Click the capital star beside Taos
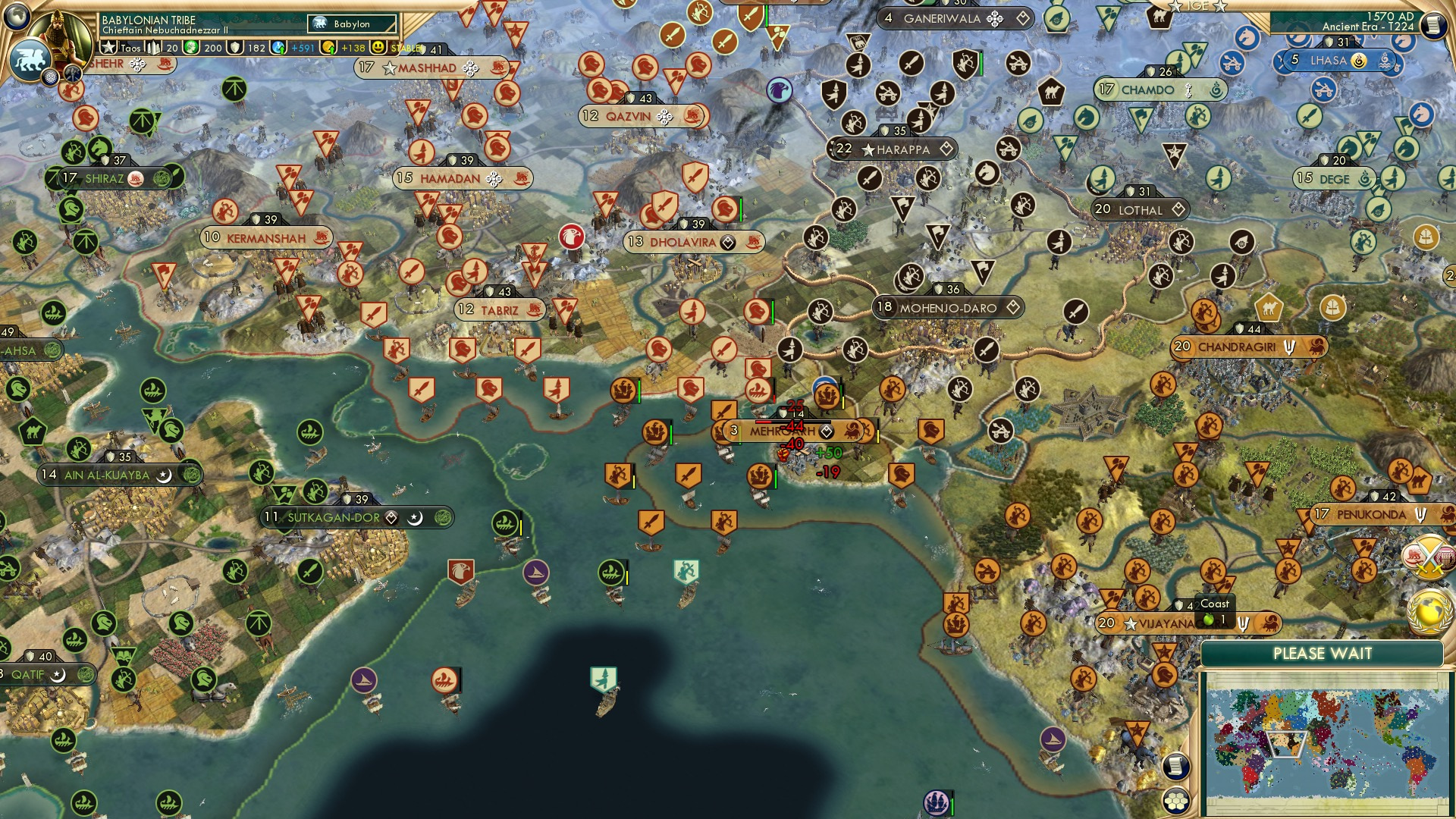 coord(108,47)
